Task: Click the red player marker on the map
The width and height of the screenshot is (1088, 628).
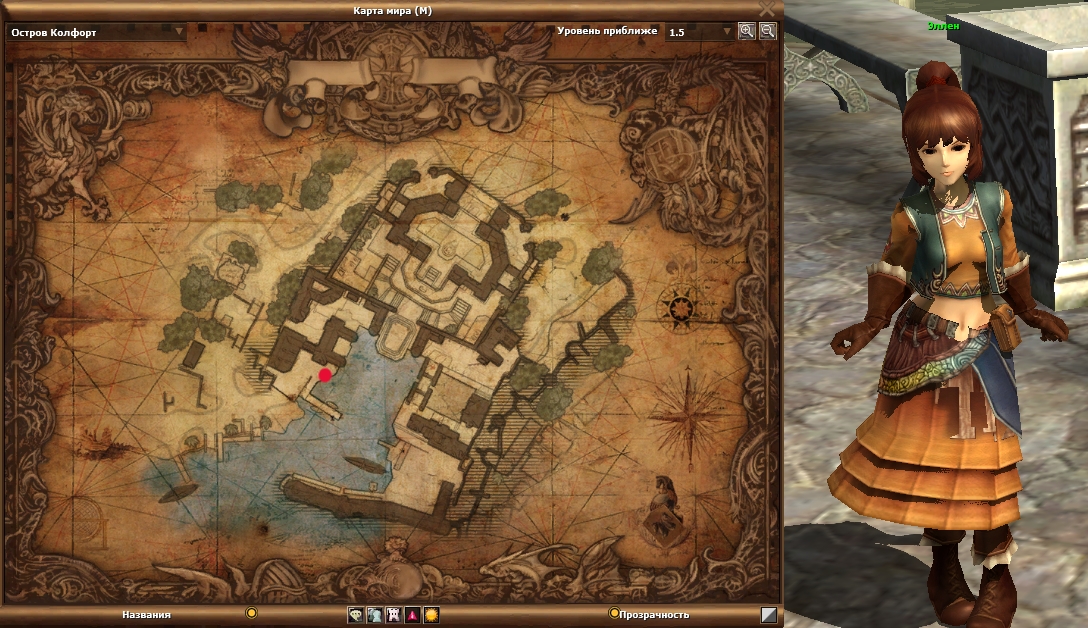Action: (x=325, y=375)
